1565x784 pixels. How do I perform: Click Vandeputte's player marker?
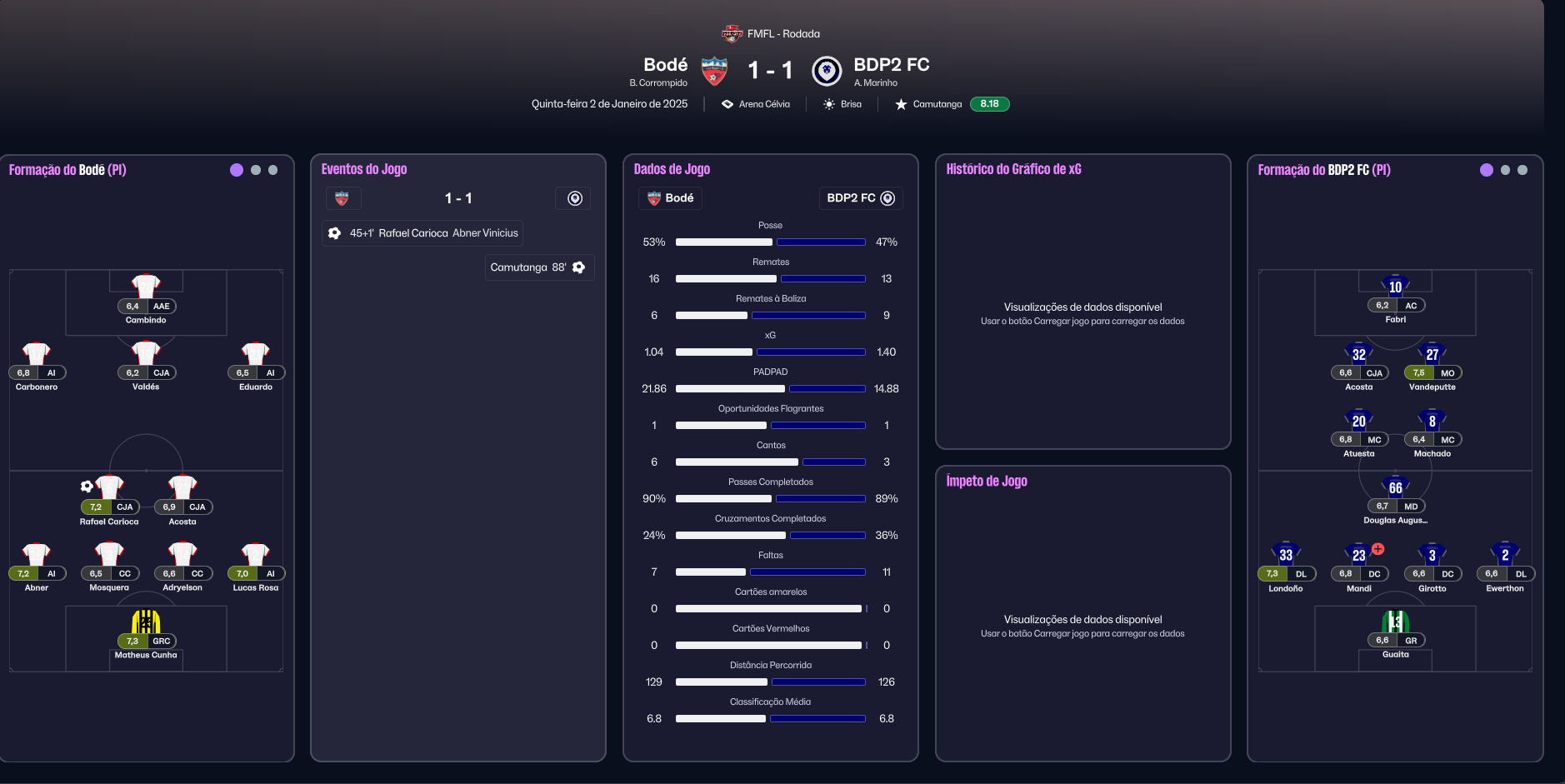1432,356
